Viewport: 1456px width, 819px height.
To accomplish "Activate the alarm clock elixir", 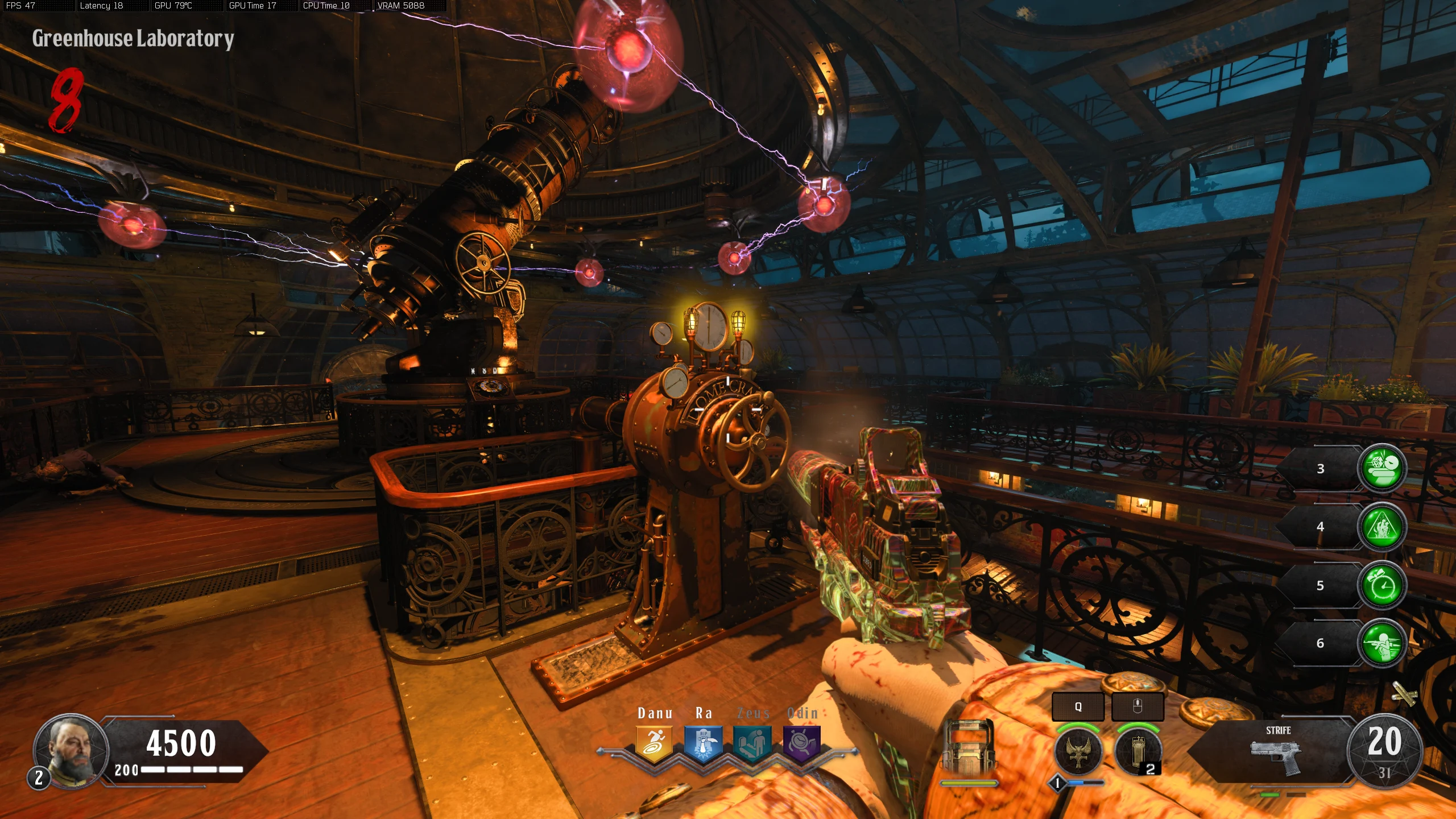I will pyautogui.click(x=1382, y=585).
